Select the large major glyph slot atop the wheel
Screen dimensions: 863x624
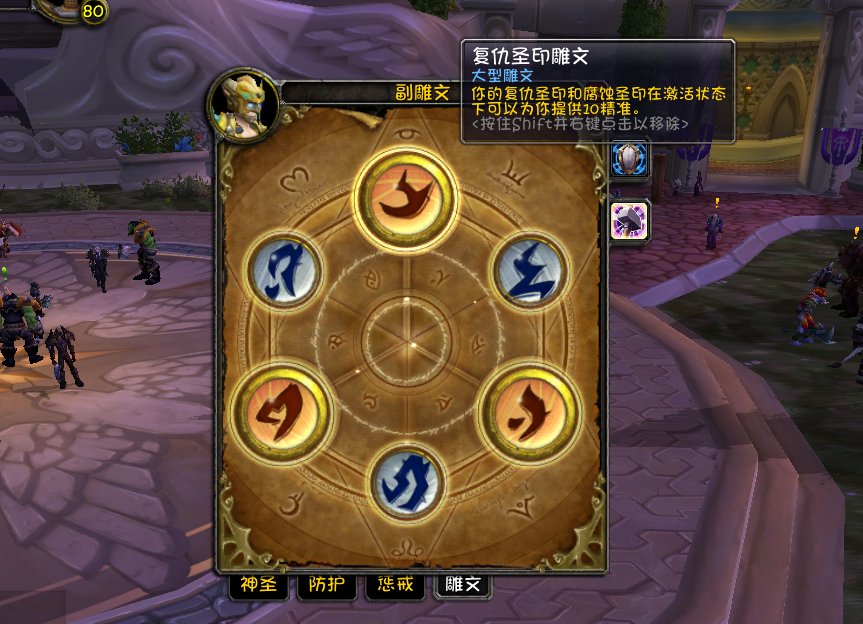click(x=407, y=196)
